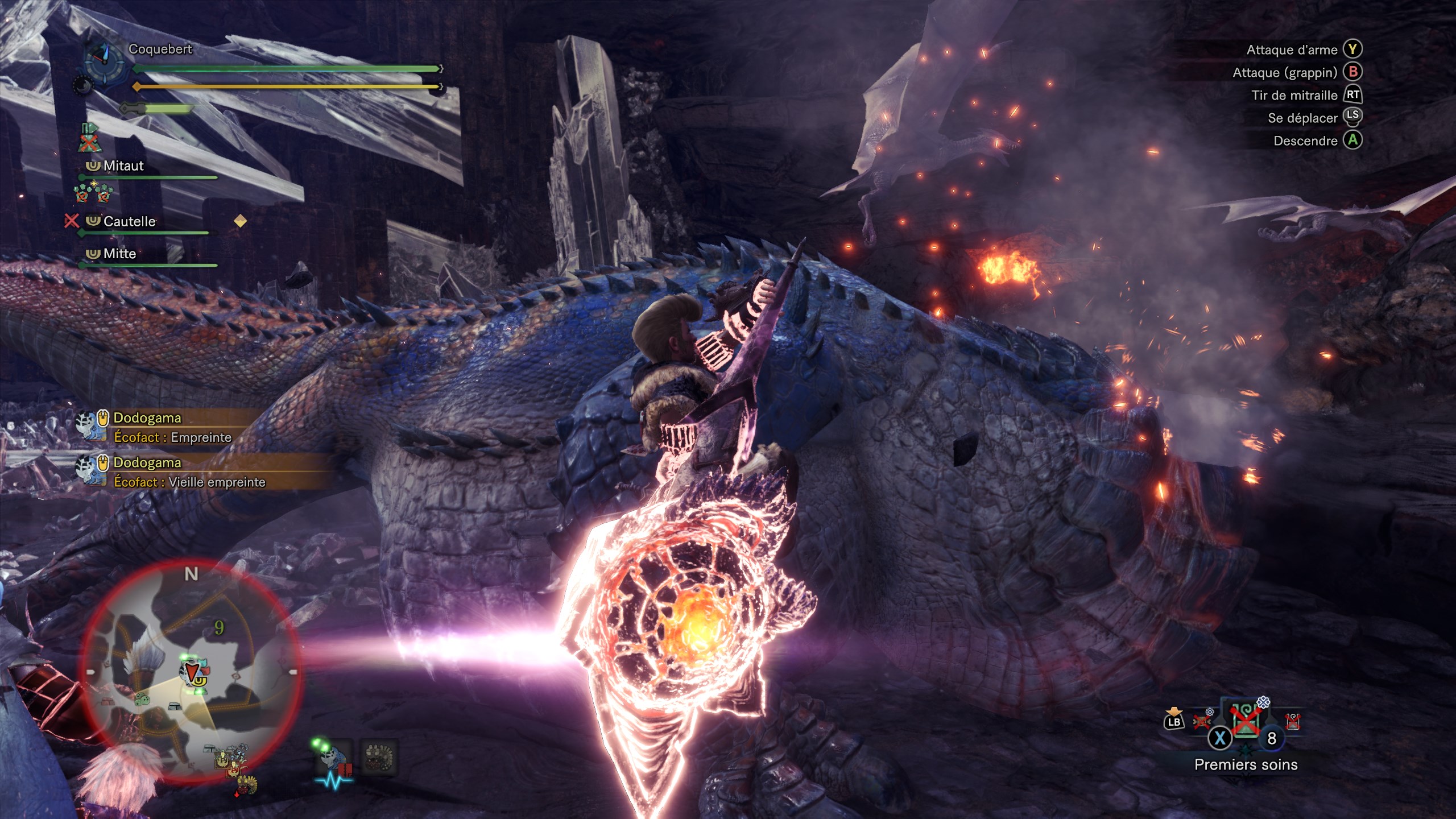The height and width of the screenshot is (819, 1456).
Task: Click the greyed-out second monster icon
Action: pos(379,758)
